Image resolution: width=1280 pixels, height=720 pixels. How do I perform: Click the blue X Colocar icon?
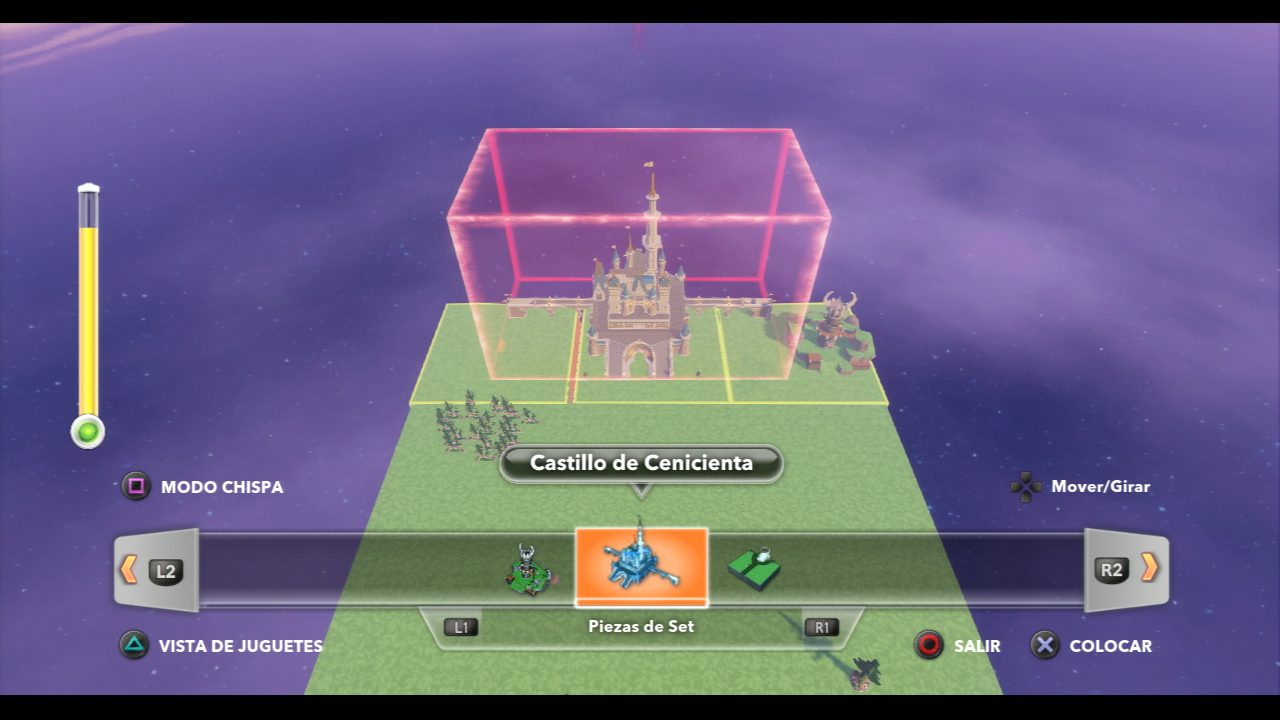click(1044, 646)
